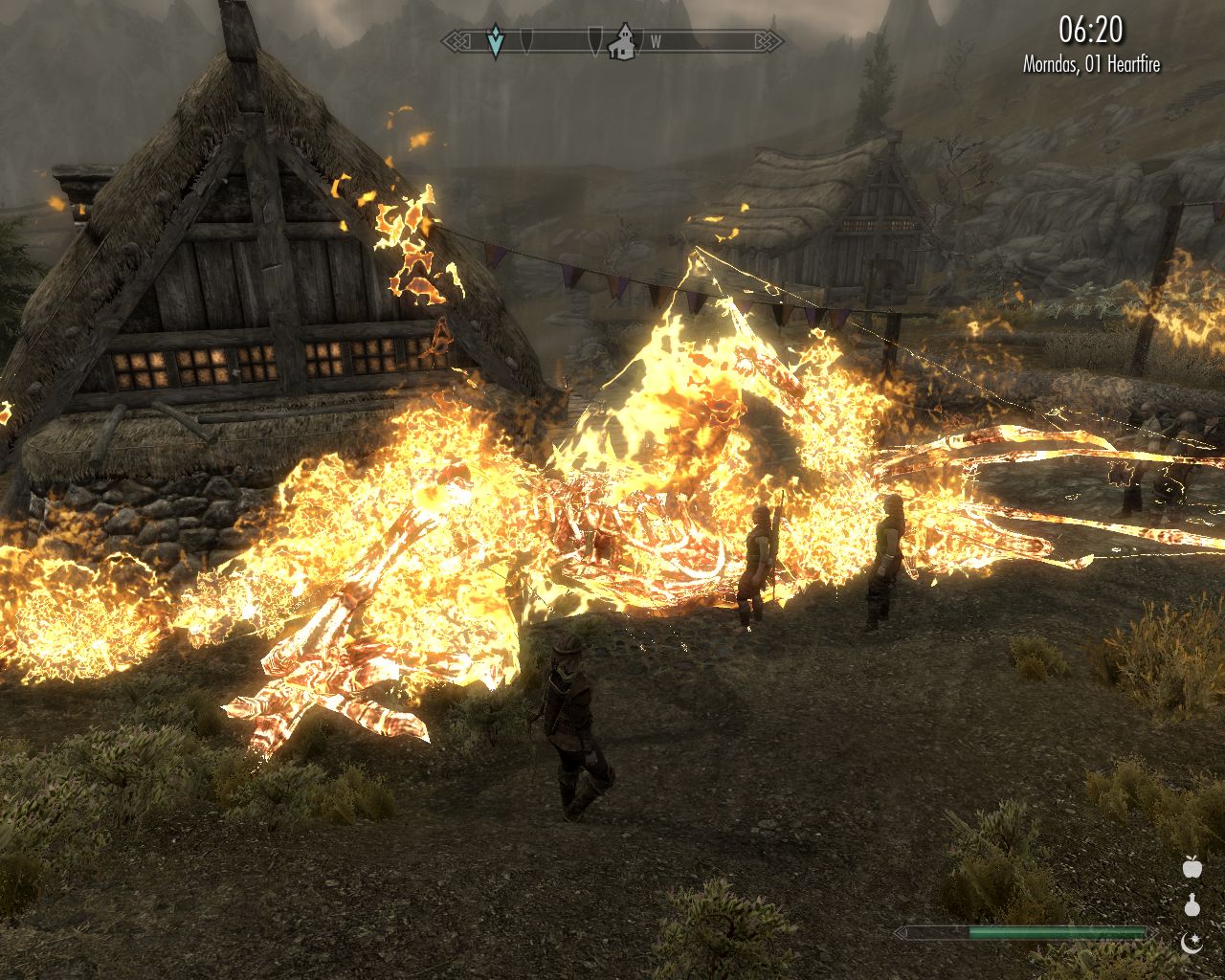Viewport: 1225px width, 980px height.
Task: Click the apple hunger status icon
Action: [x=1192, y=867]
